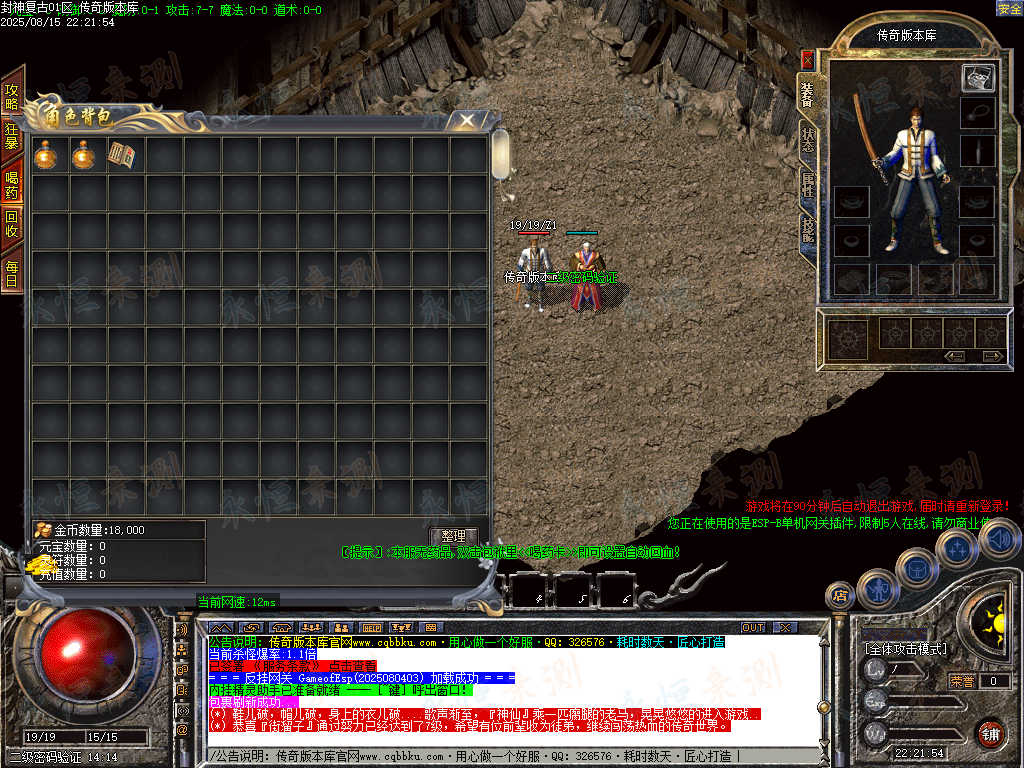
Task: Select the equipped sword on the character
Action: click(x=863, y=140)
